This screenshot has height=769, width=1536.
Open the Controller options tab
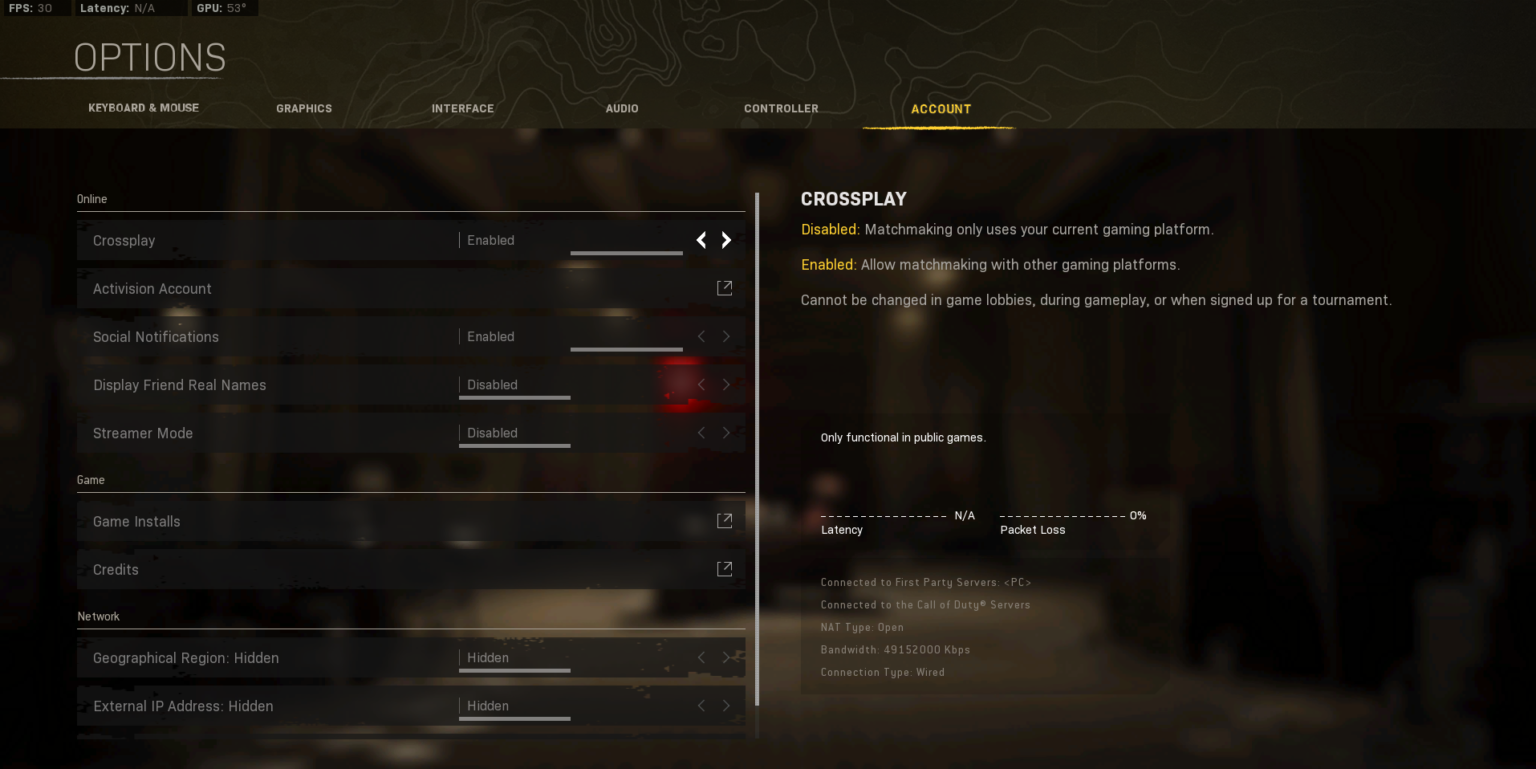pyautogui.click(x=781, y=108)
